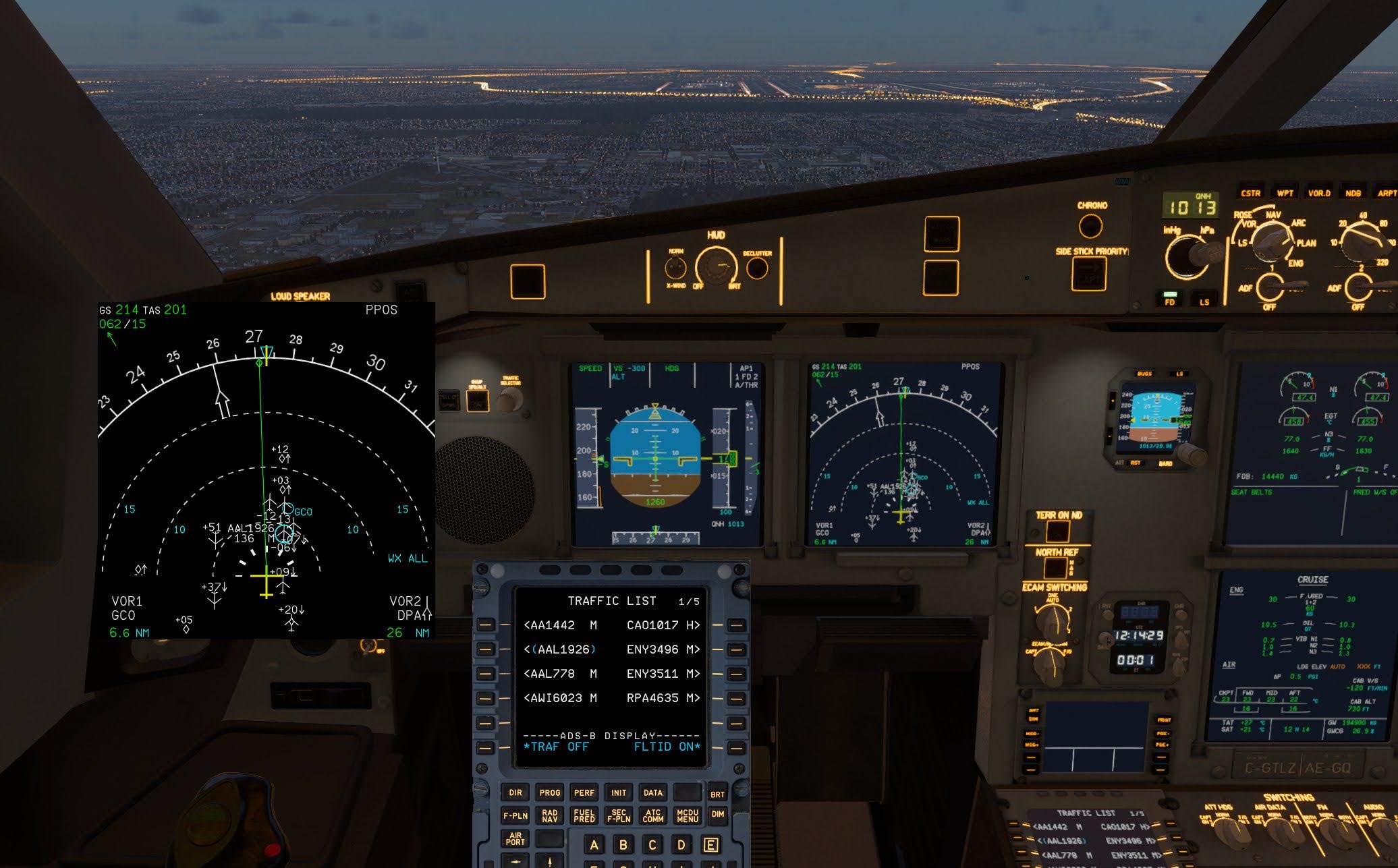Open the FUEL PRED page
Viewport: 1398px width, 868px height.
(584, 816)
